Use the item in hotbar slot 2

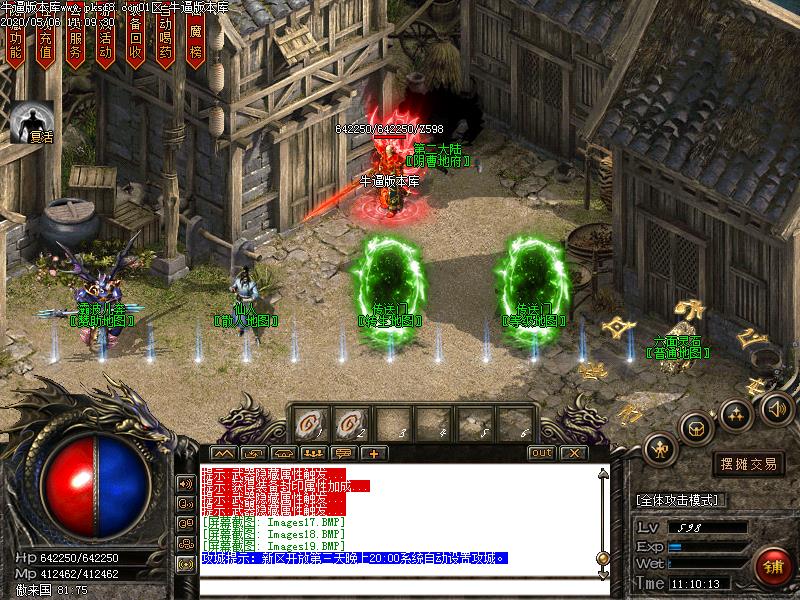[350, 423]
